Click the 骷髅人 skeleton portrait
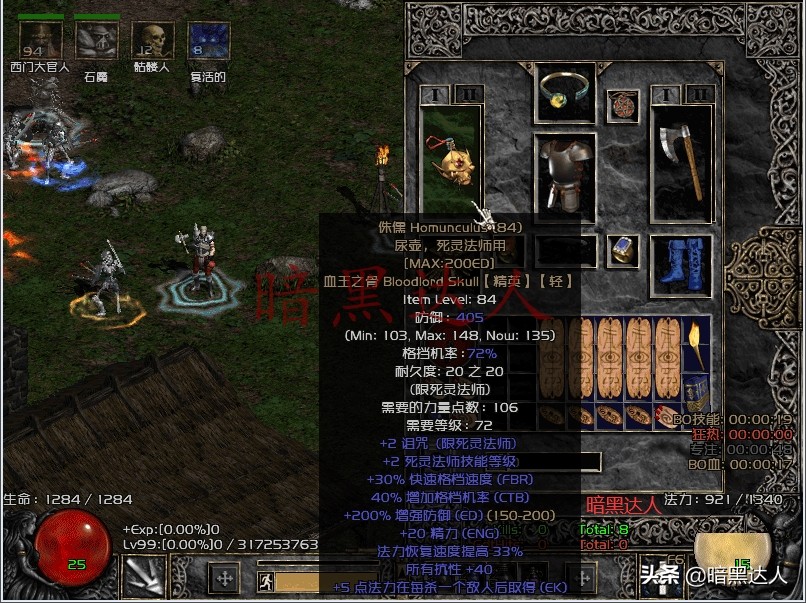The height and width of the screenshot is (603, 806). (x=152, y=41)
